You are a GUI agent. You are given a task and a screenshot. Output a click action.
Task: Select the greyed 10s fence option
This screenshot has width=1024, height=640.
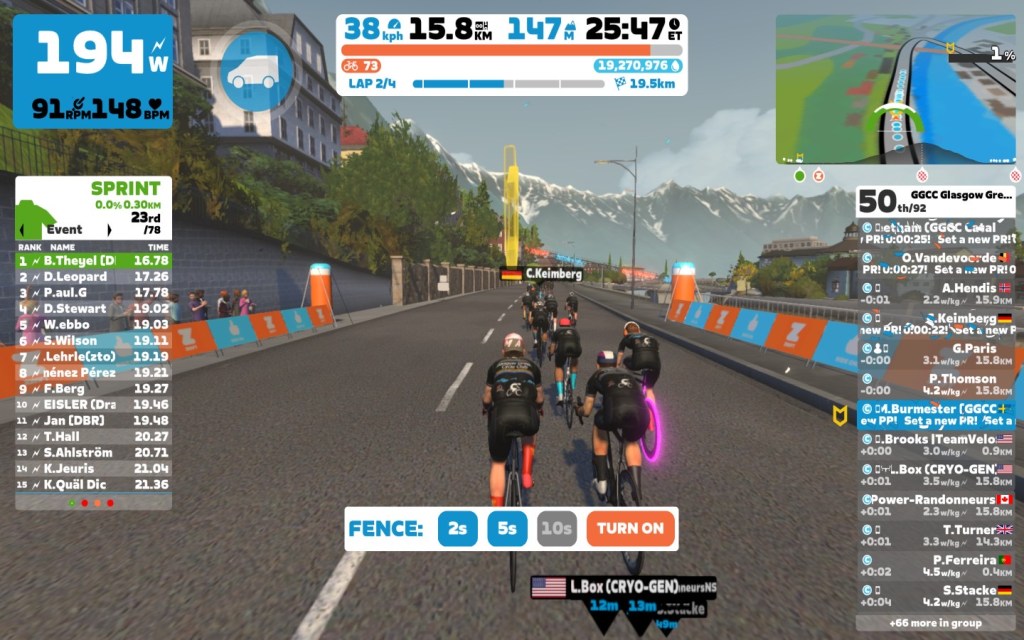[557, 528]
